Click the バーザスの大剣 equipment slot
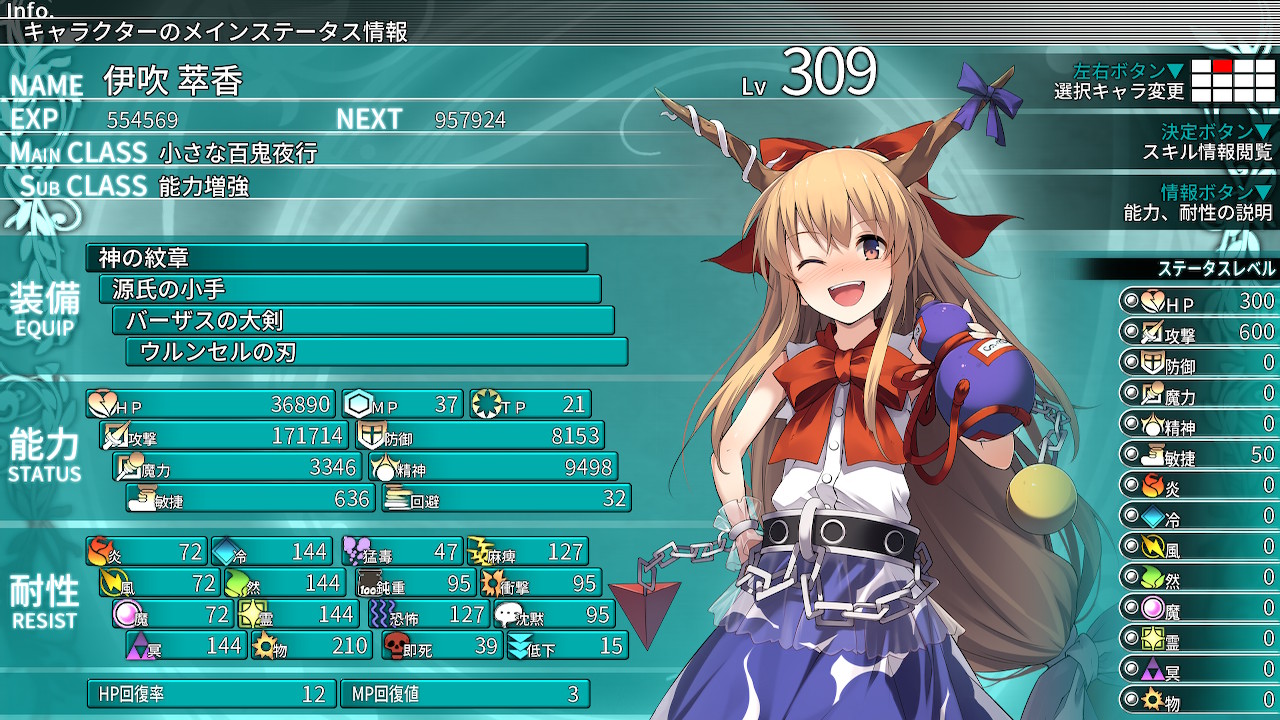1280x720 pixels. pos(363,320)
